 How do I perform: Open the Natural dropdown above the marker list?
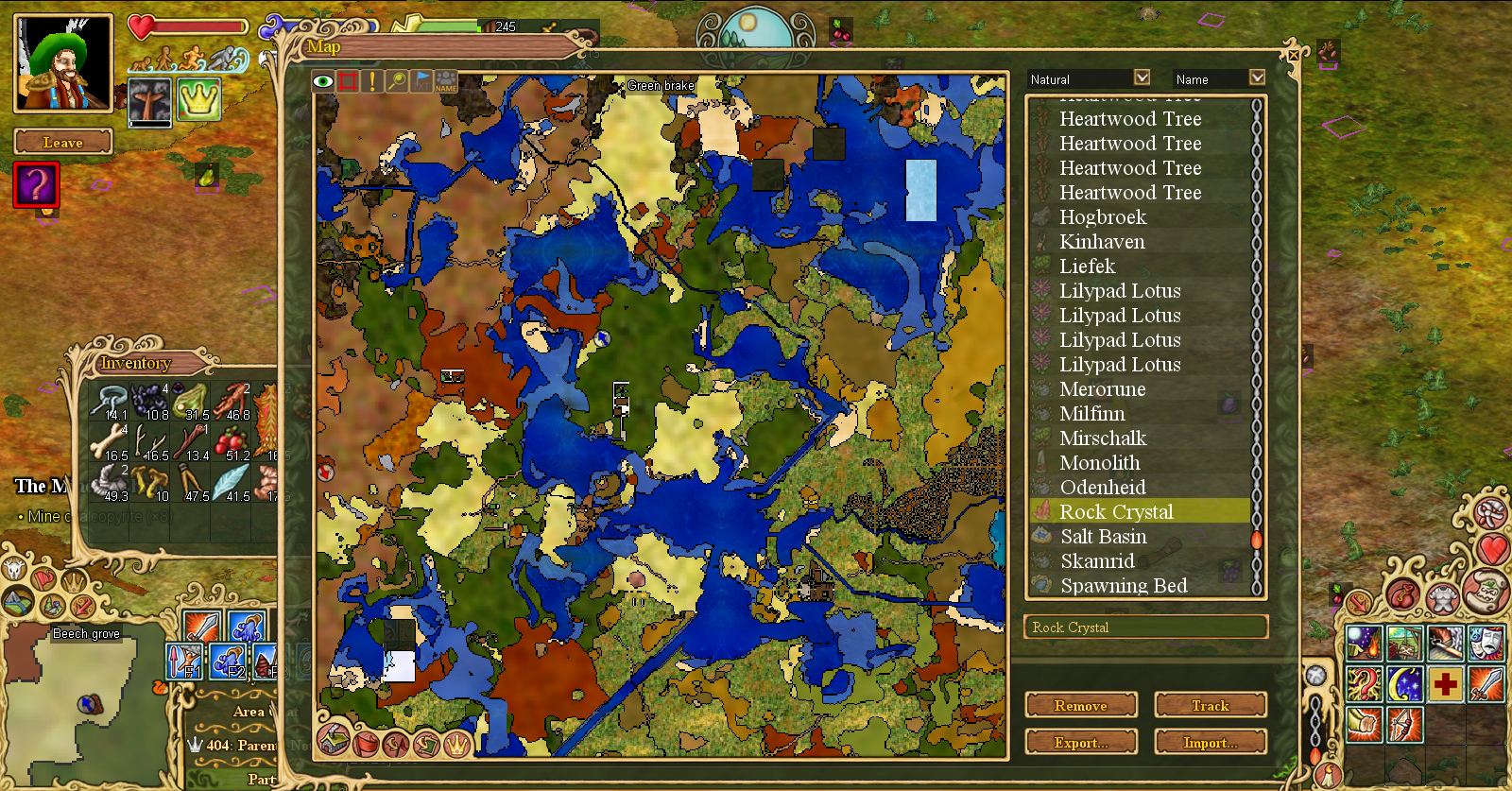(x=1089, y=77)
